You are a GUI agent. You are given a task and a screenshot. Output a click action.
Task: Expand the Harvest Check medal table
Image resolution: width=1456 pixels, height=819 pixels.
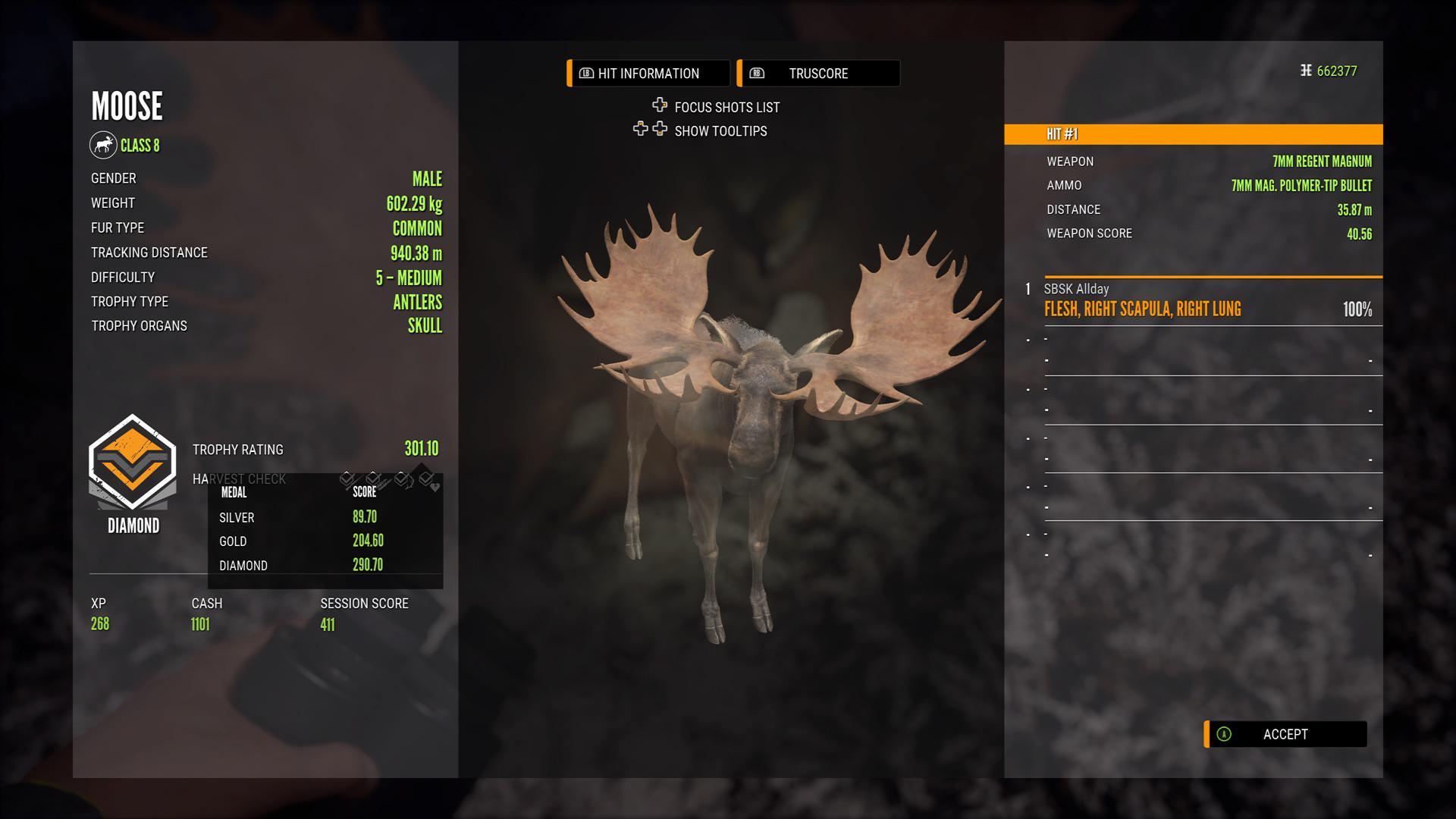(238, 479)
